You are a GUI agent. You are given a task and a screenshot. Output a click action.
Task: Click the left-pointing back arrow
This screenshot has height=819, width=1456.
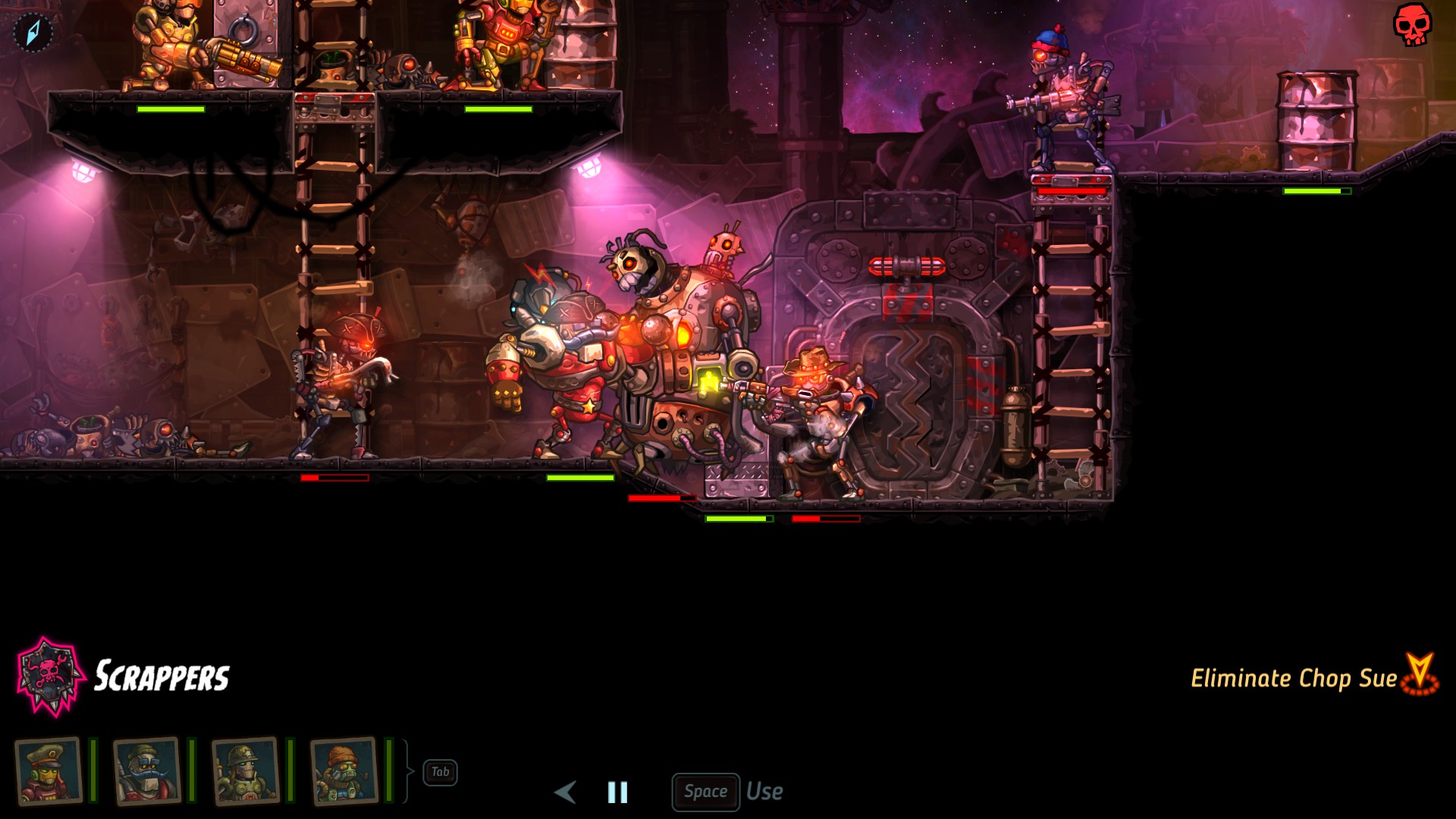click(565, 792)
